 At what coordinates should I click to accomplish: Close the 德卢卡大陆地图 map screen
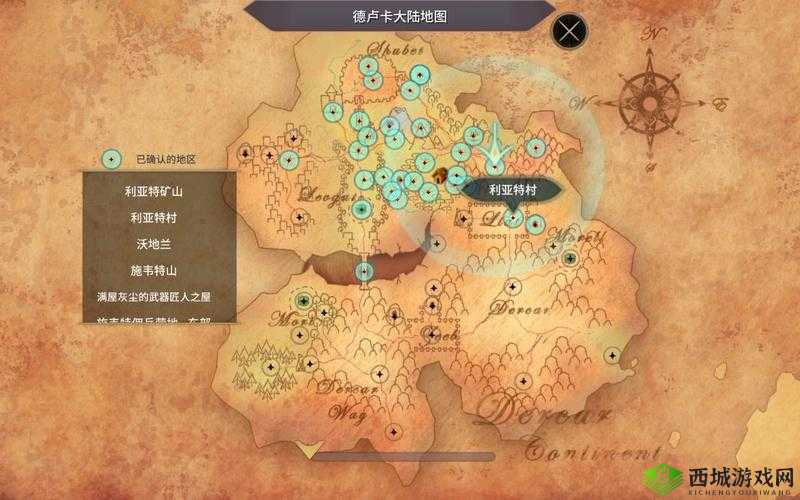570,32
